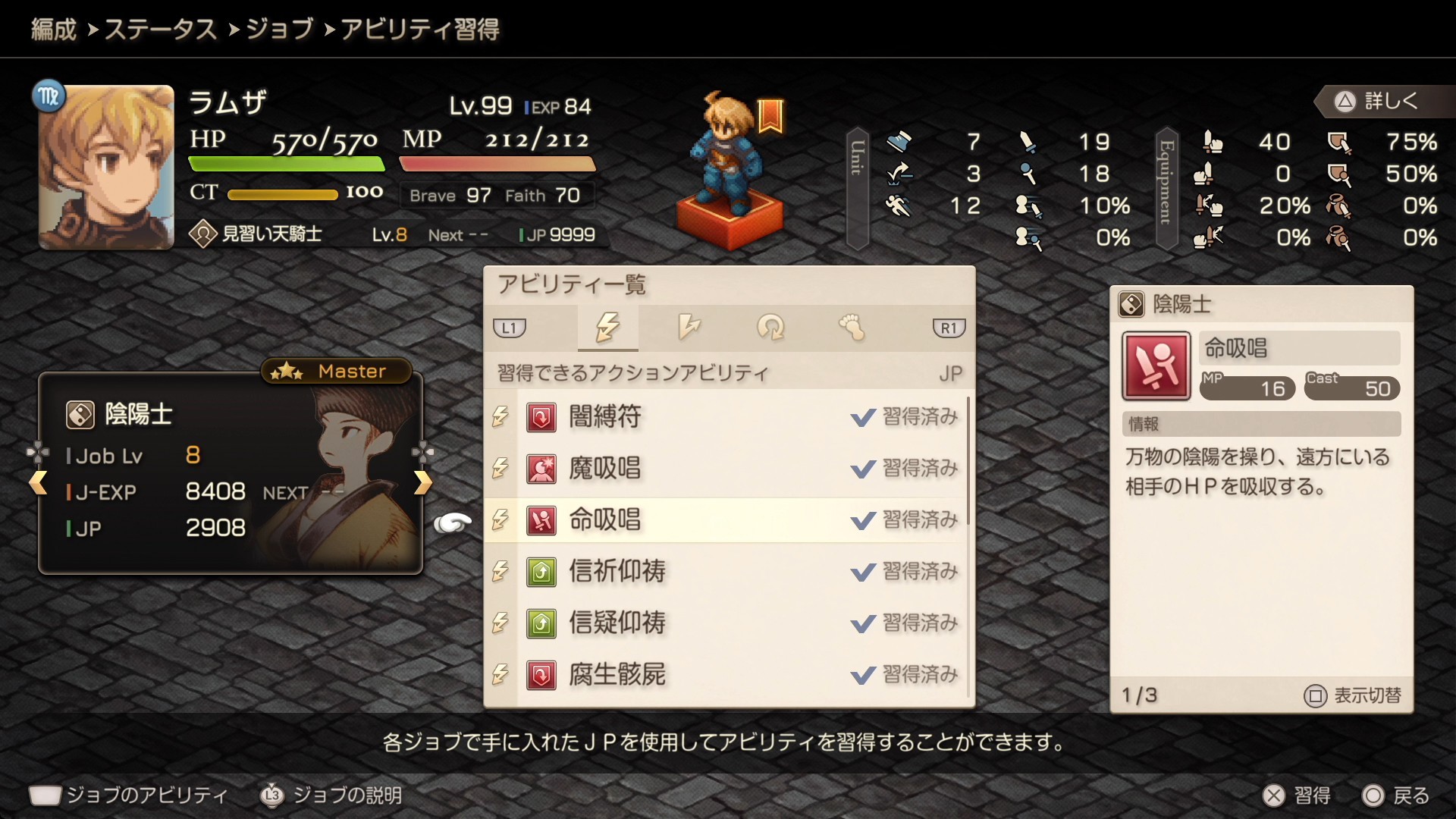Select the 闇縛符 ability row
This screenshot has height=819, width=1456.
tap(726, 416)
